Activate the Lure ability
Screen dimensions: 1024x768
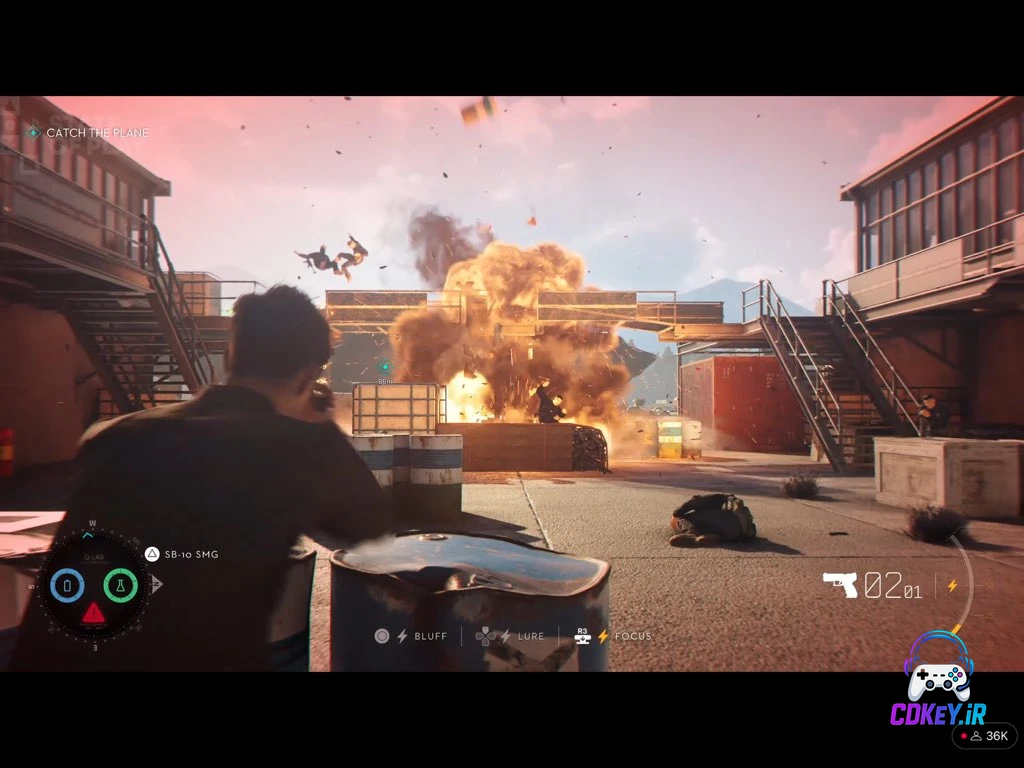tap(511, 636)
